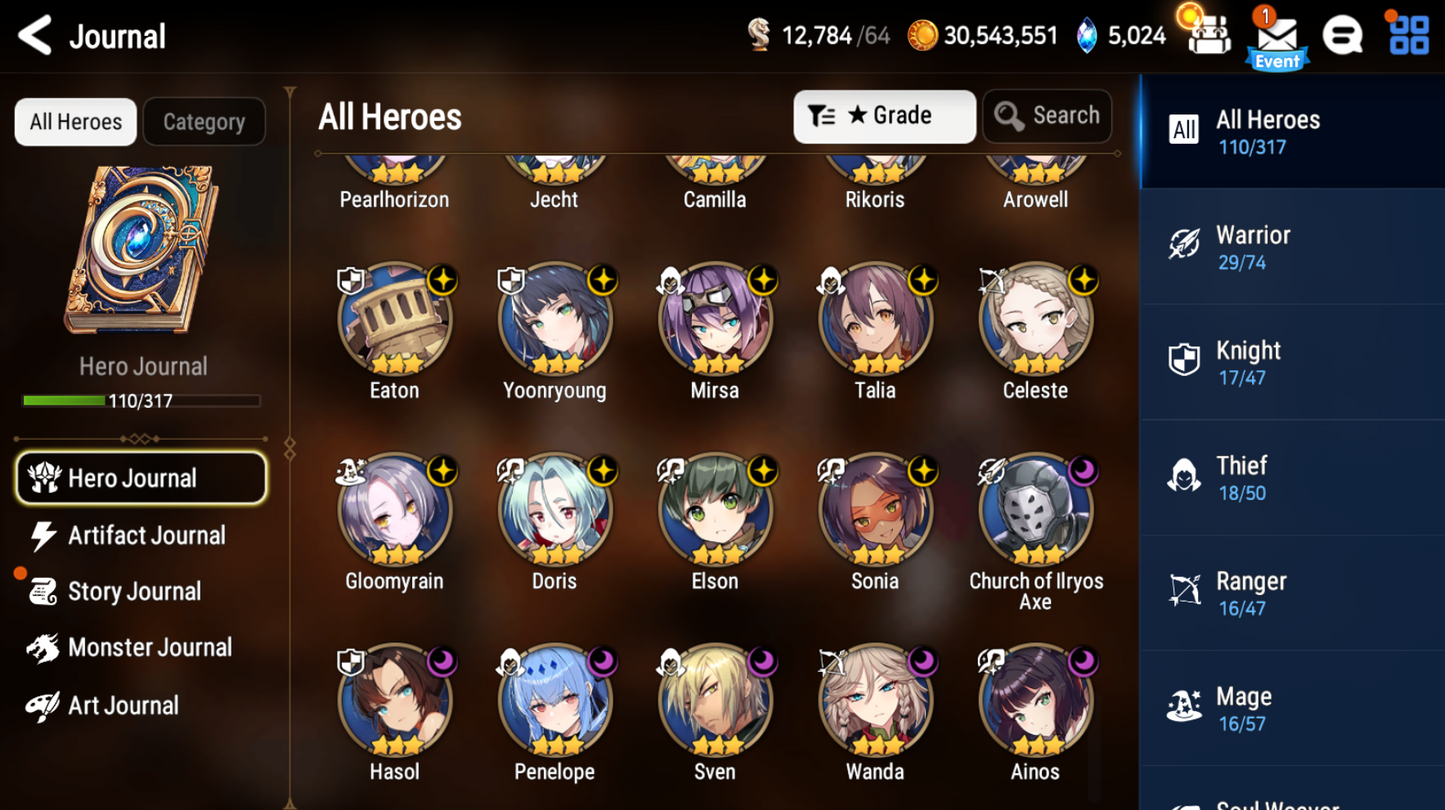Image resolution: width=1445 pixels, height=810 pixels.
Task: Tap the back arrow to leave Journal
Action: pos(33,35)
